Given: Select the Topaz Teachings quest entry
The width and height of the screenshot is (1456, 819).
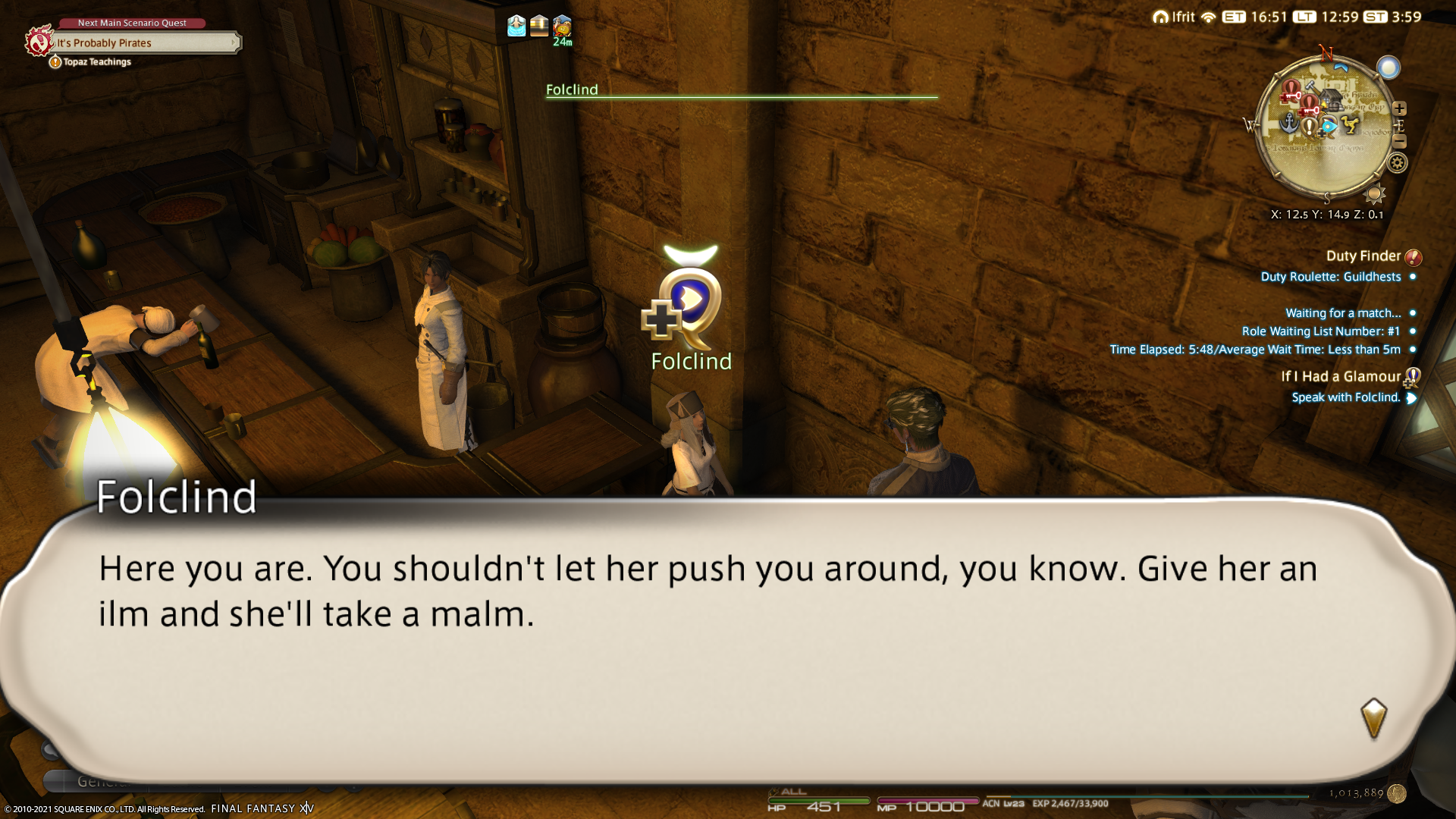Looking at the screenshot, I should 96,62.
